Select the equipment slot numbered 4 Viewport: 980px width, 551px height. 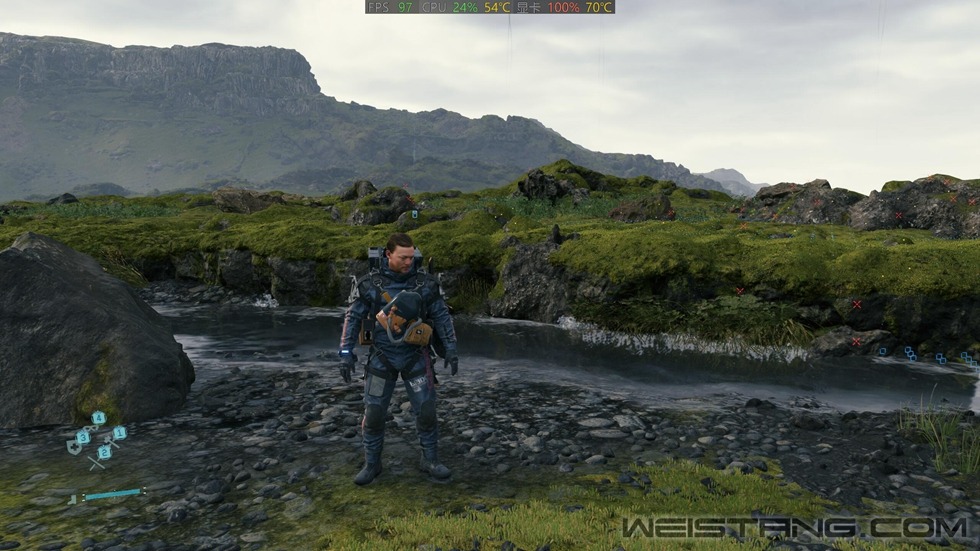coord(98,418)
